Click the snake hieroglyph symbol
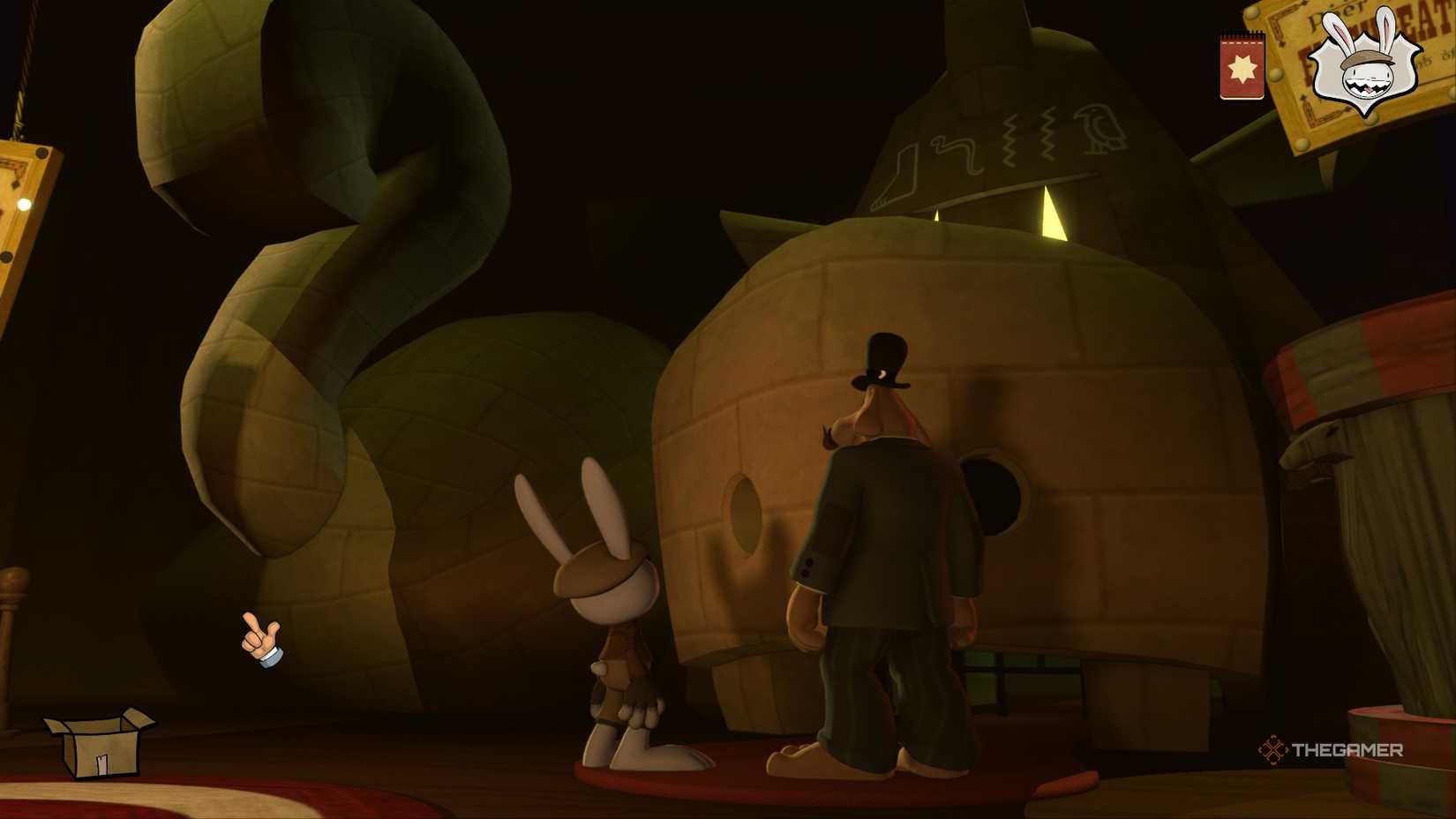This screenshot has width=1456, height=819. point(953,152)
